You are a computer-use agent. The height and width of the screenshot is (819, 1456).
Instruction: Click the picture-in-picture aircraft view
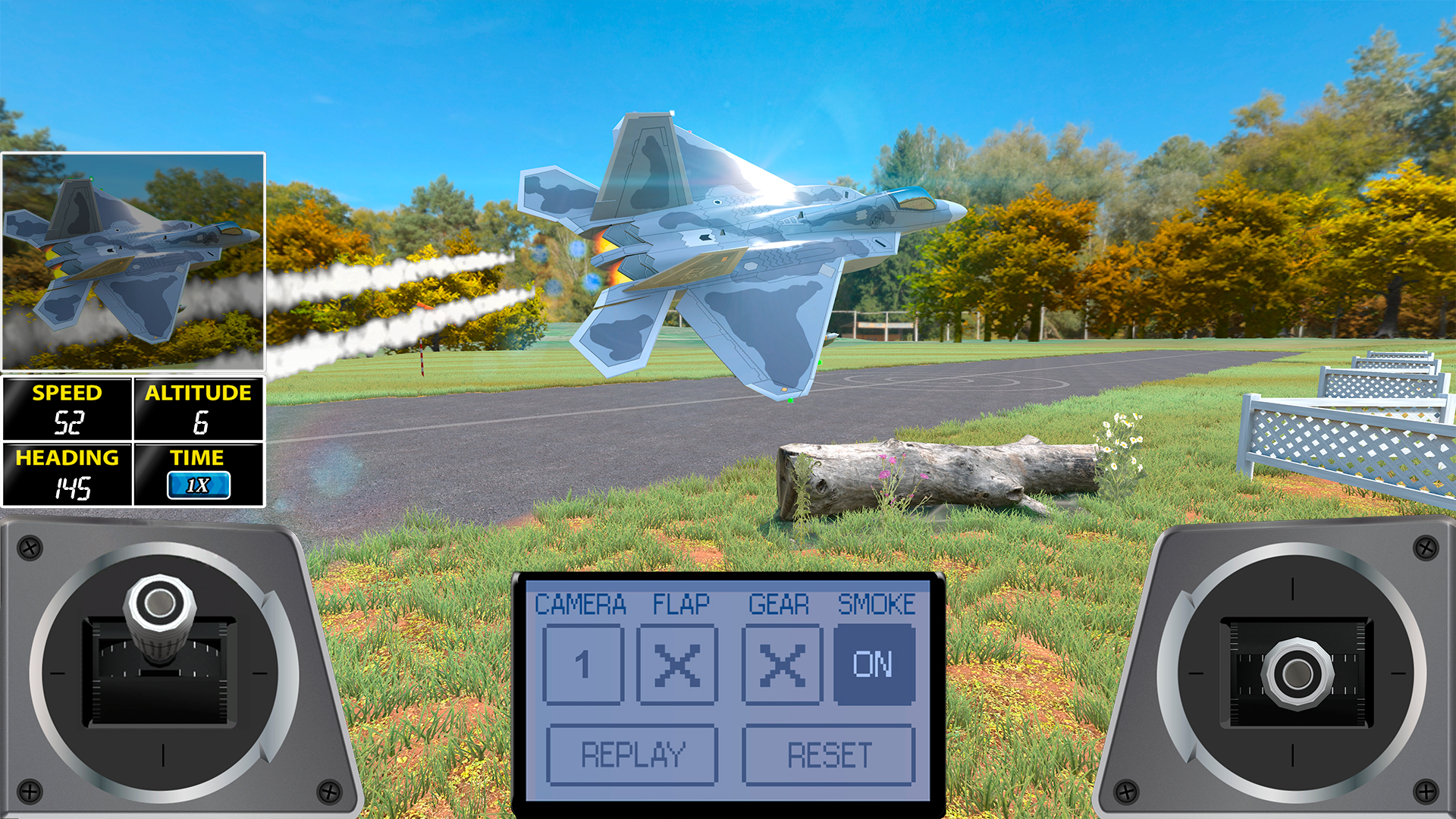pyautogui.click(x=133, y=263)
